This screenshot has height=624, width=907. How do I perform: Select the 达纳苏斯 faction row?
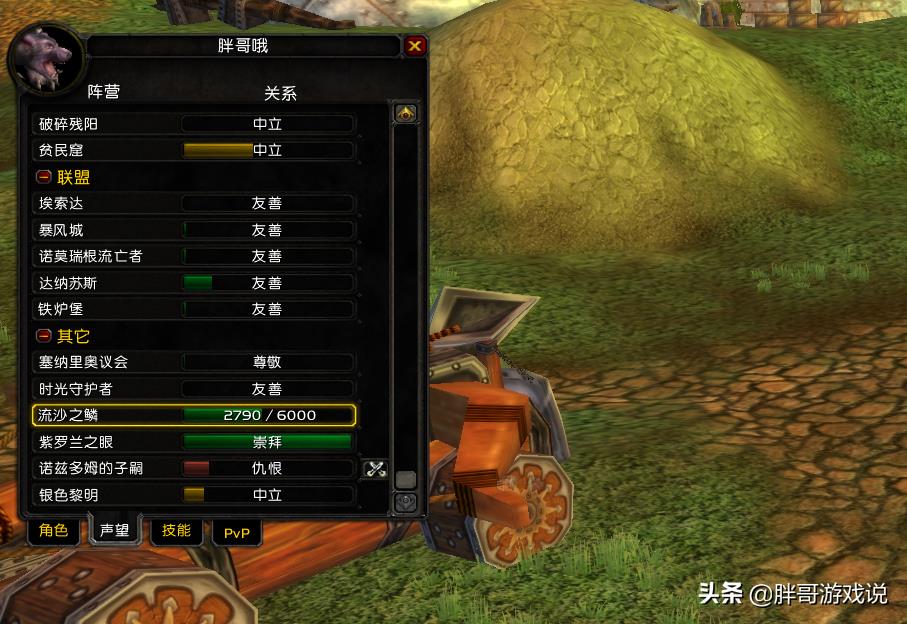coord(194,283)
